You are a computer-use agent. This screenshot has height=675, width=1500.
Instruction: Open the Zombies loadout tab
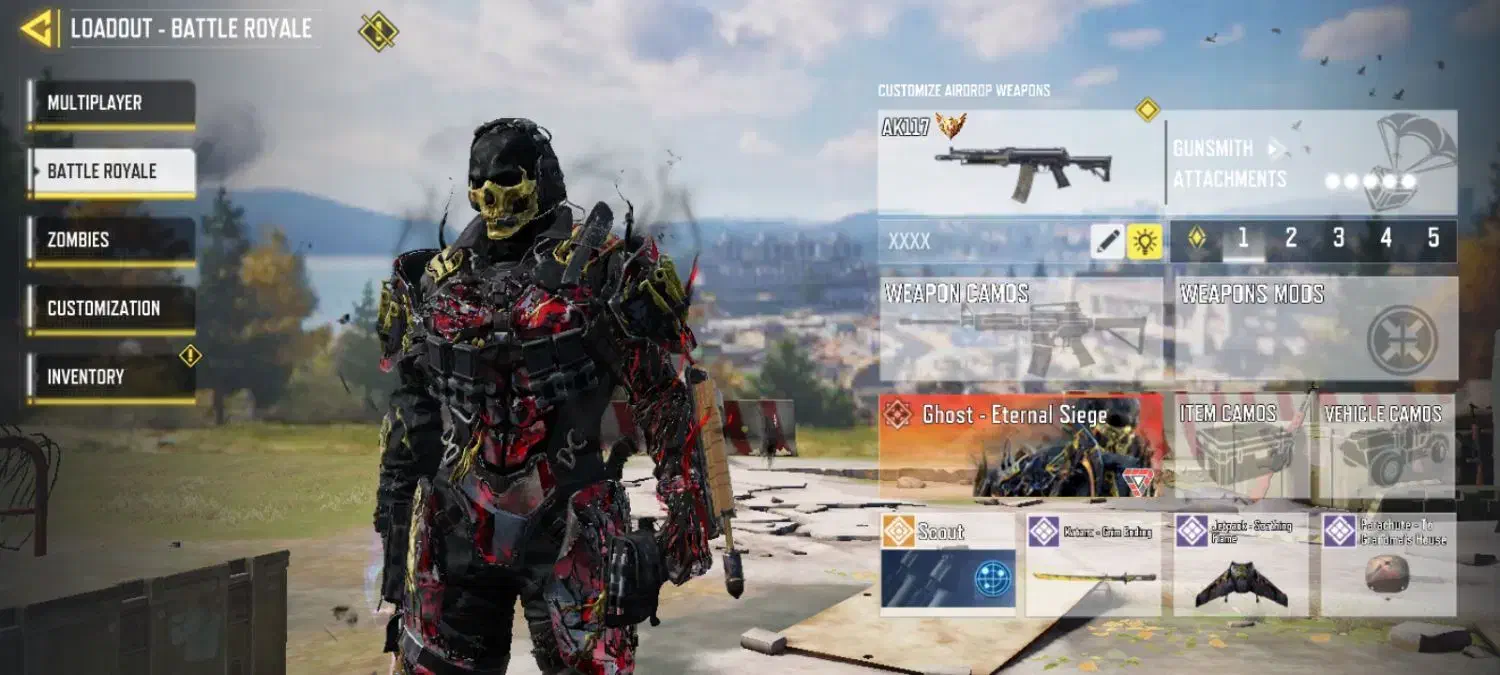point(111,240)
